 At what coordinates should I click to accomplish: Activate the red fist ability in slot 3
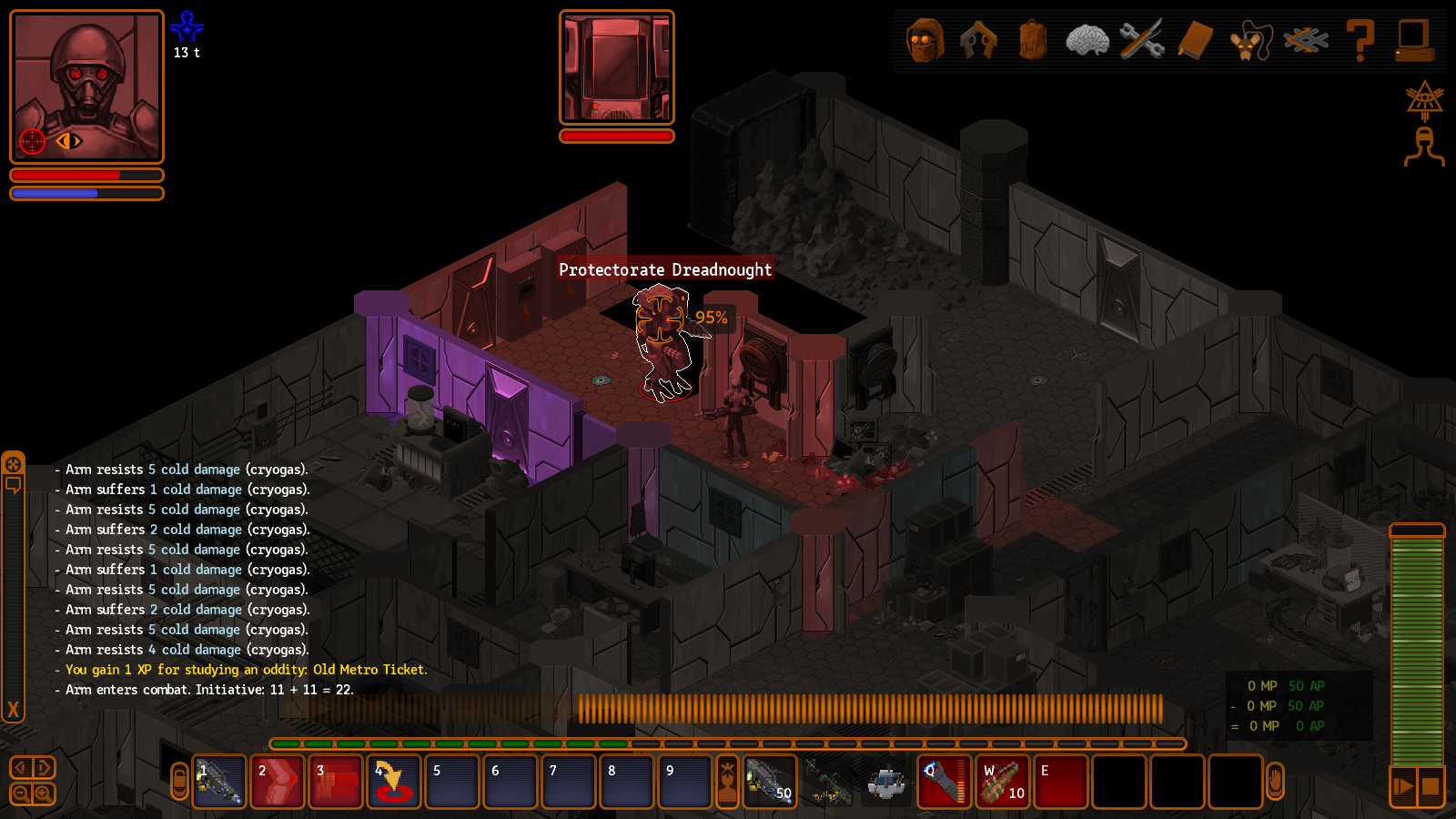pos(336,782)
